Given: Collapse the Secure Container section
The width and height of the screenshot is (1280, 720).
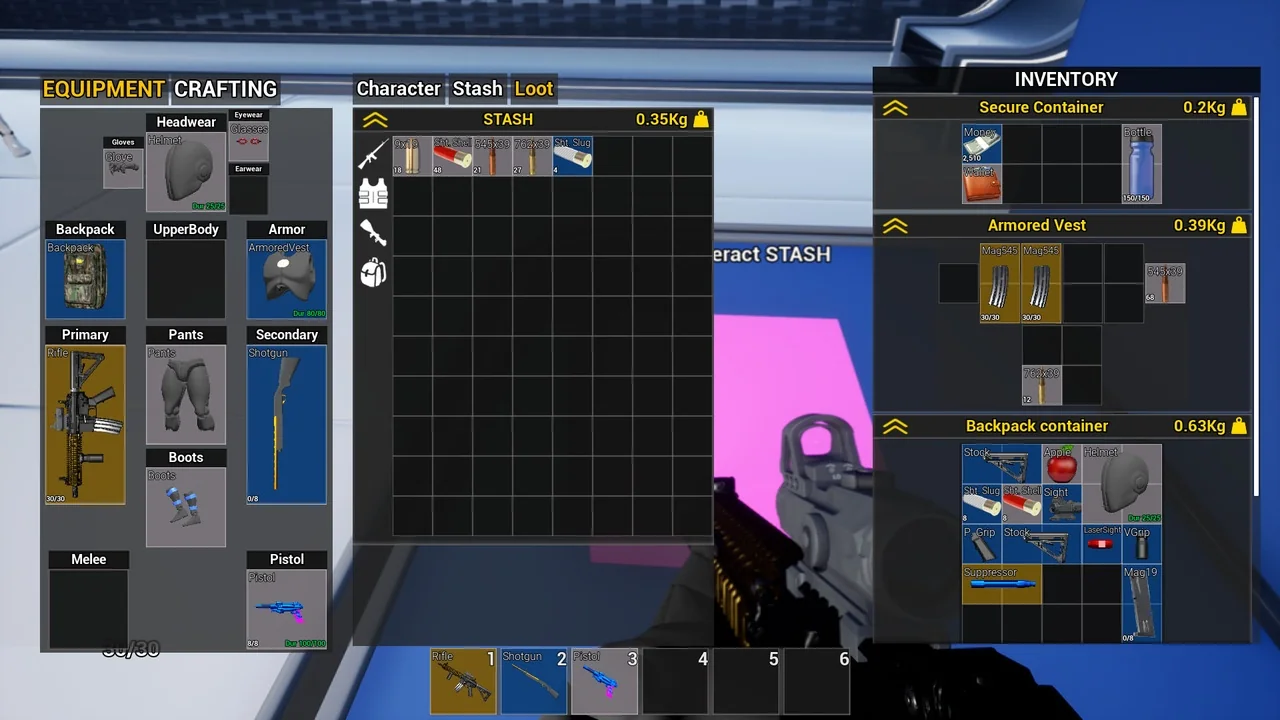Looking at the screenshot, I should point(896,107).
